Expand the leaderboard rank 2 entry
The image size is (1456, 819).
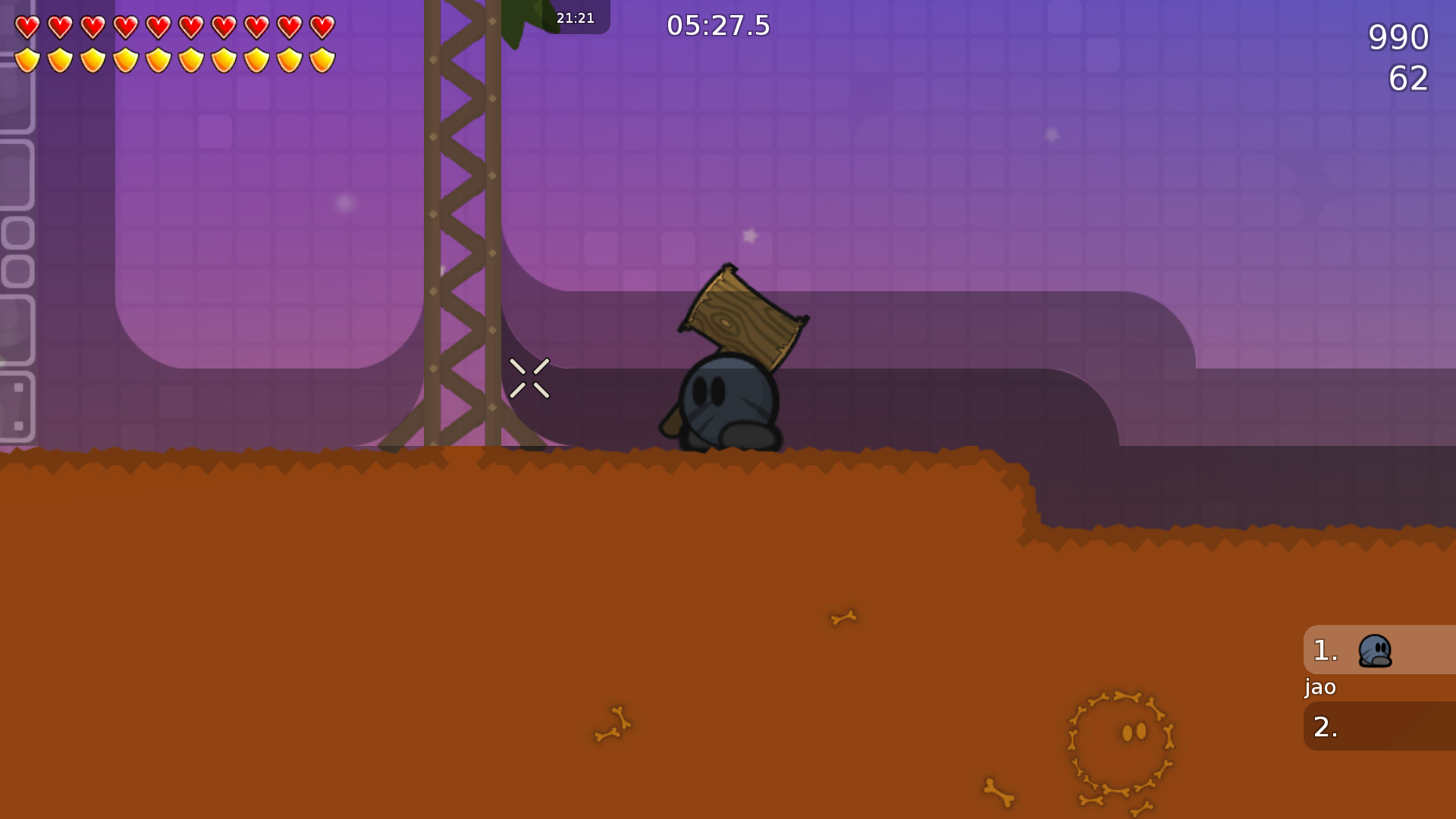coord(1380,726)
